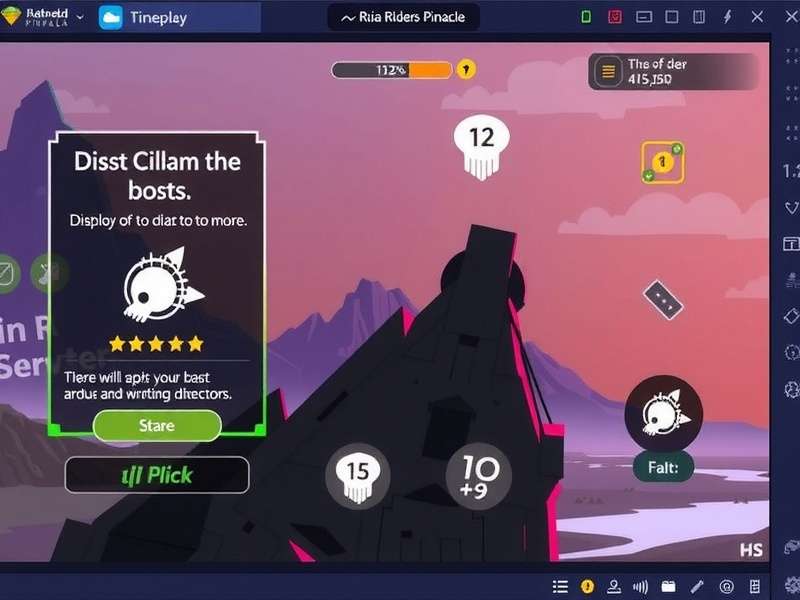
Task: Open the list icon in the bottom toolbar
Action: 561,587
